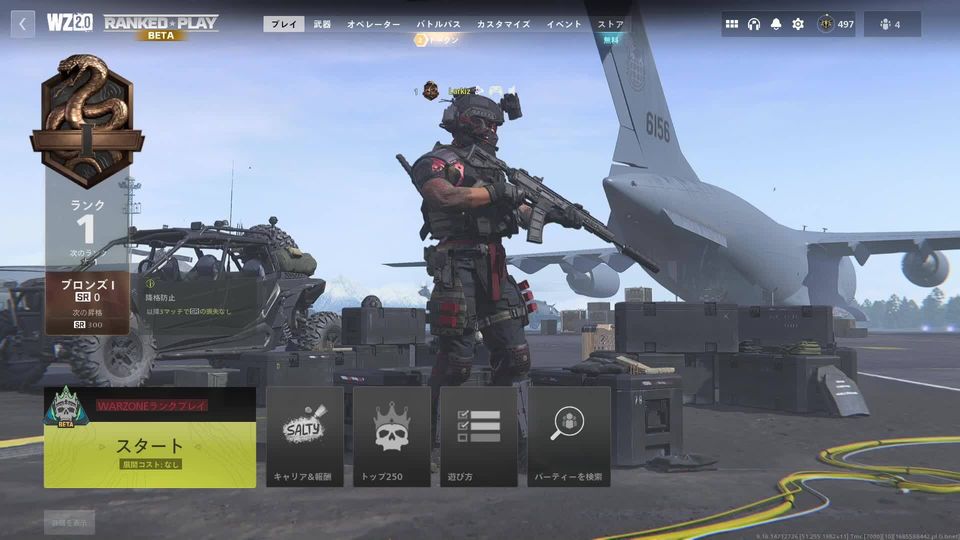Open the notifications bell
The height and width of the screenshot is (540, 960).
(776, 24)
